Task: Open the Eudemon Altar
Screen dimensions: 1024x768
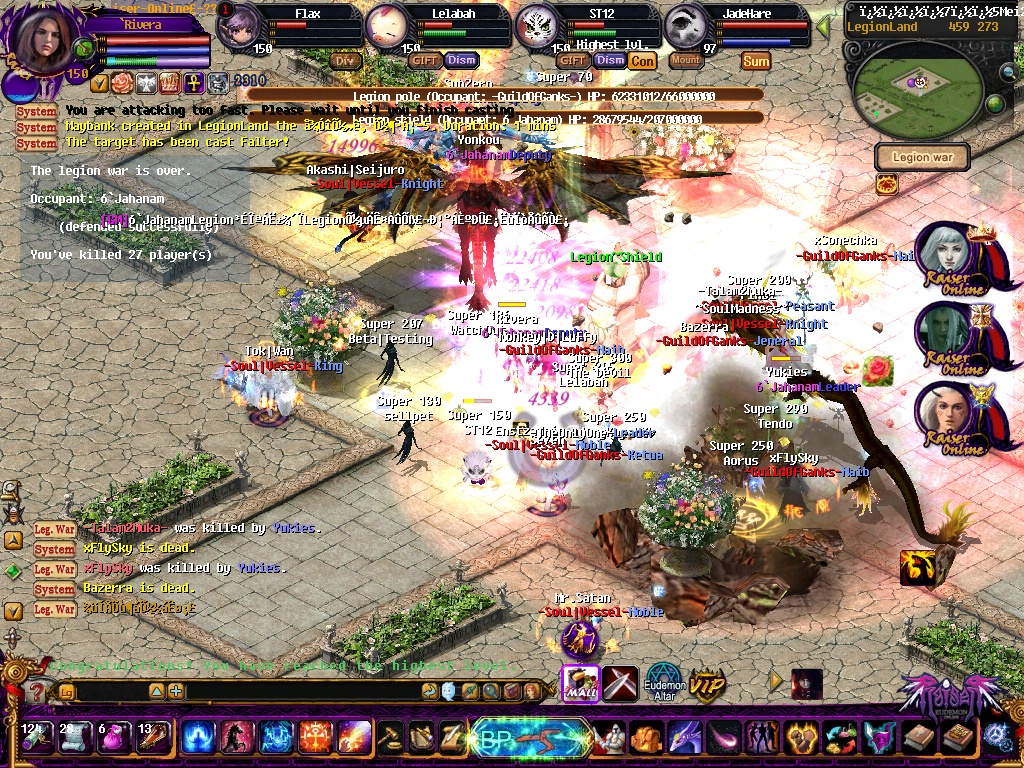Action: click(664, 682)
